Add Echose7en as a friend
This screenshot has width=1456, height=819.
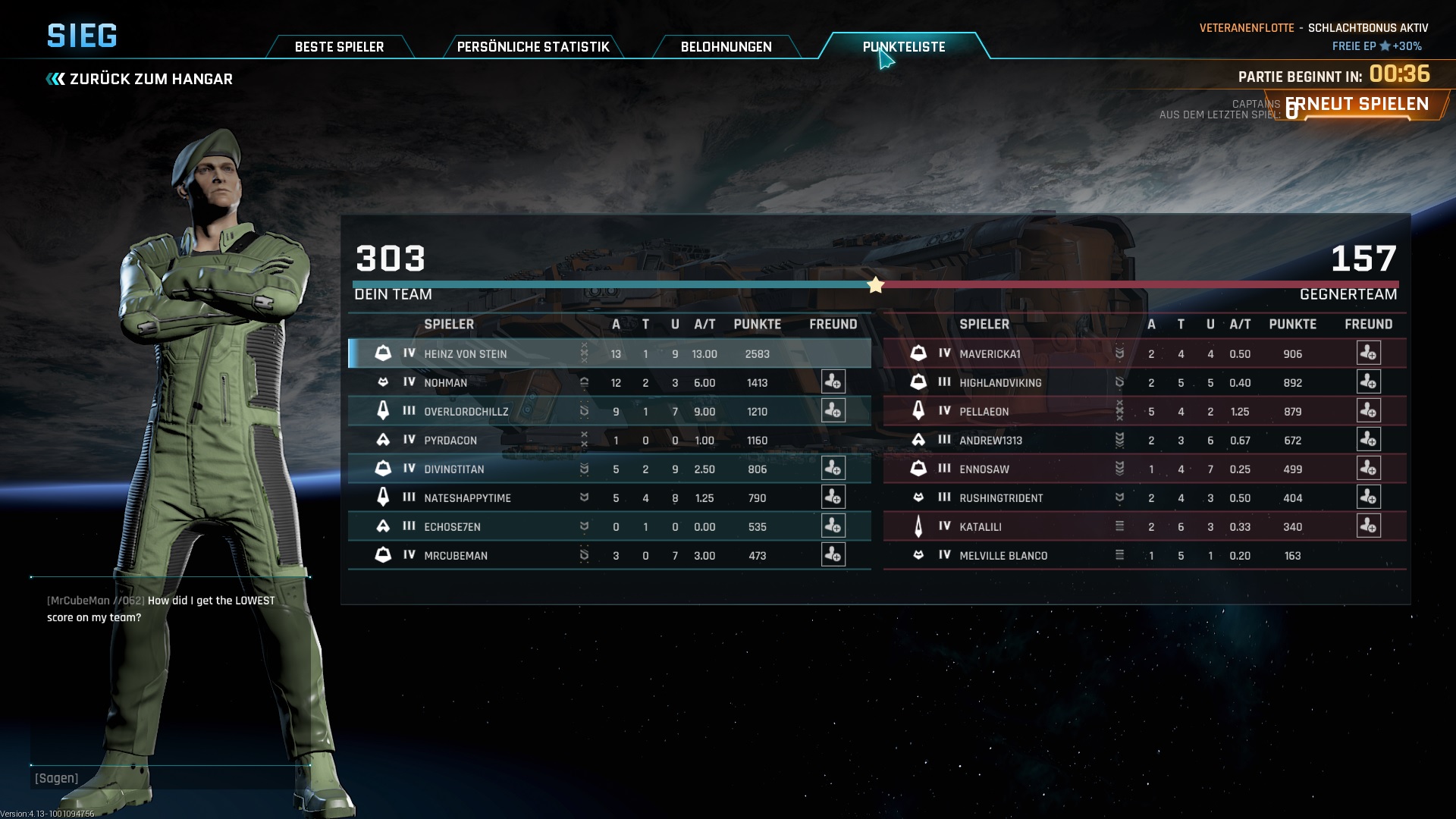pyautogui.click(x=833, y=526)
